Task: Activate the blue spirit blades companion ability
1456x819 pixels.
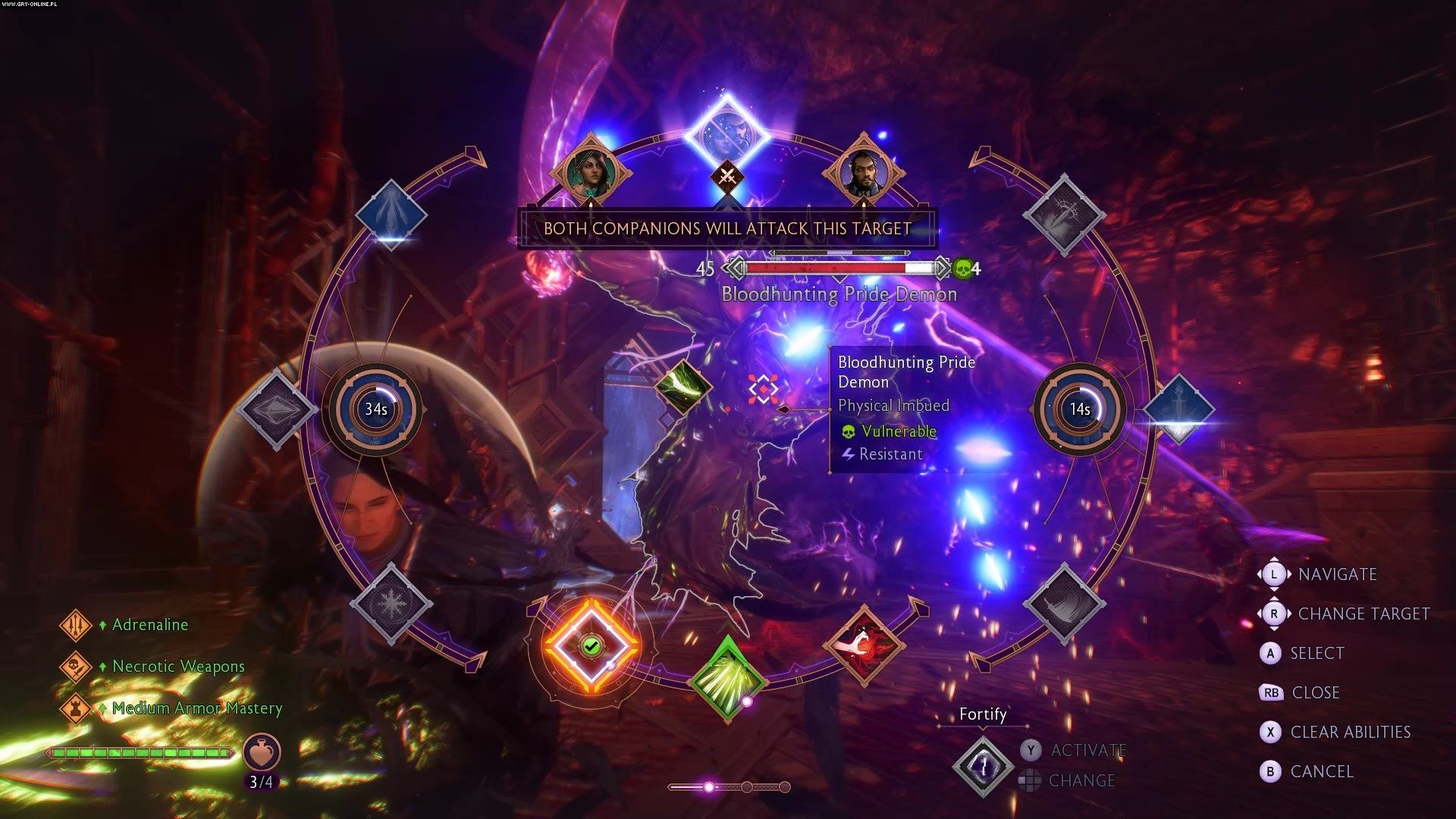Action: click(x=391, y=215)
